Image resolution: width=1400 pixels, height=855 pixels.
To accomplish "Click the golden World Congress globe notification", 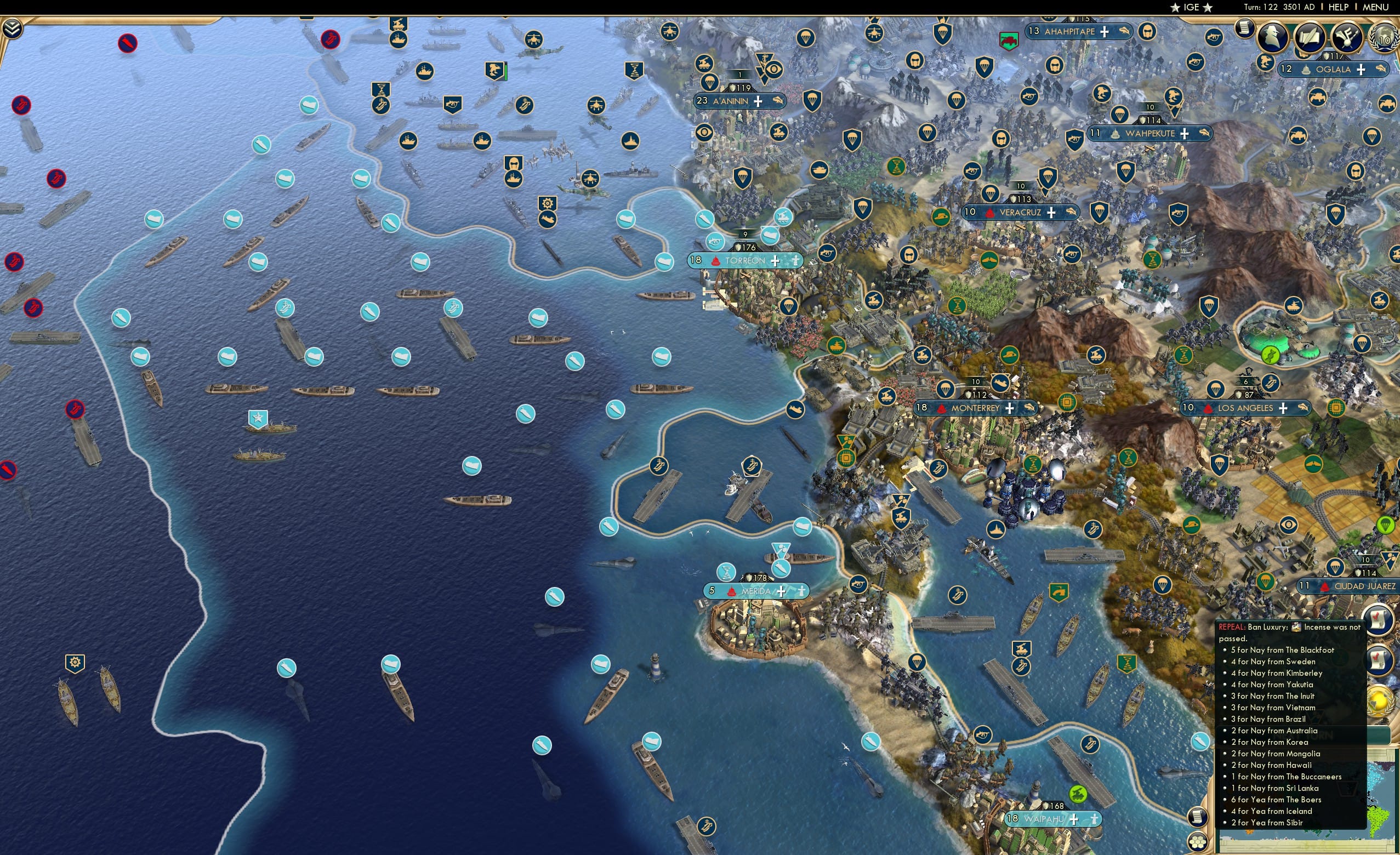I will pos(1380,702).
